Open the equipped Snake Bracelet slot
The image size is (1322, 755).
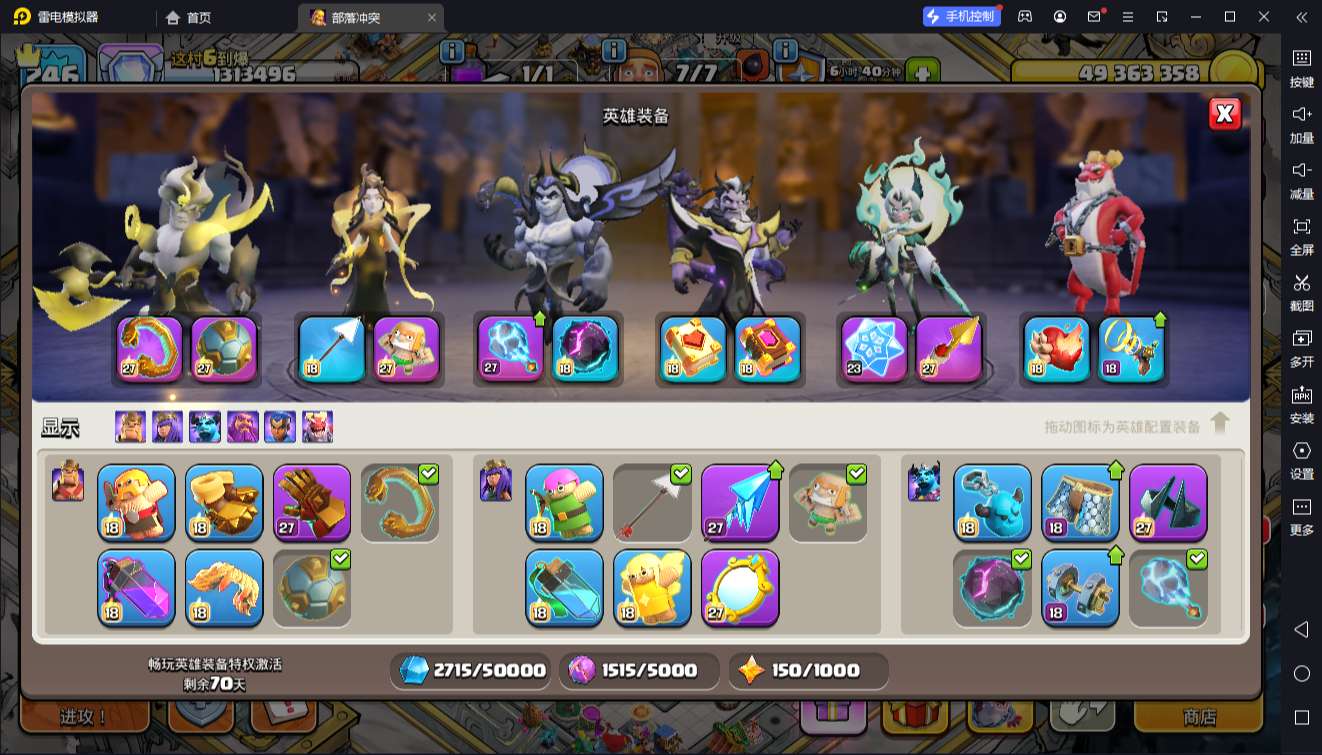pos(150,350)
